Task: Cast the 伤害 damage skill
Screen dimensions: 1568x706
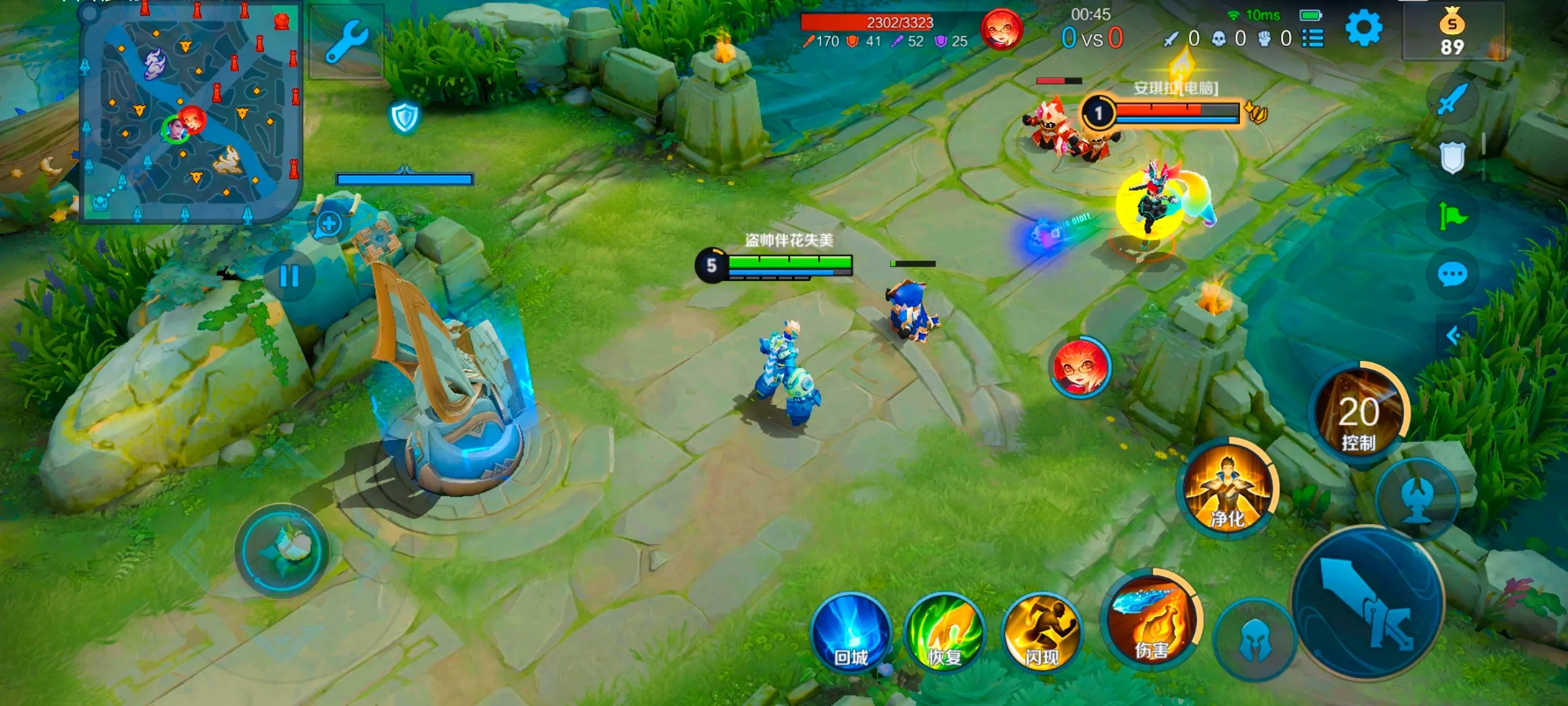Action: click(1152, 620)
